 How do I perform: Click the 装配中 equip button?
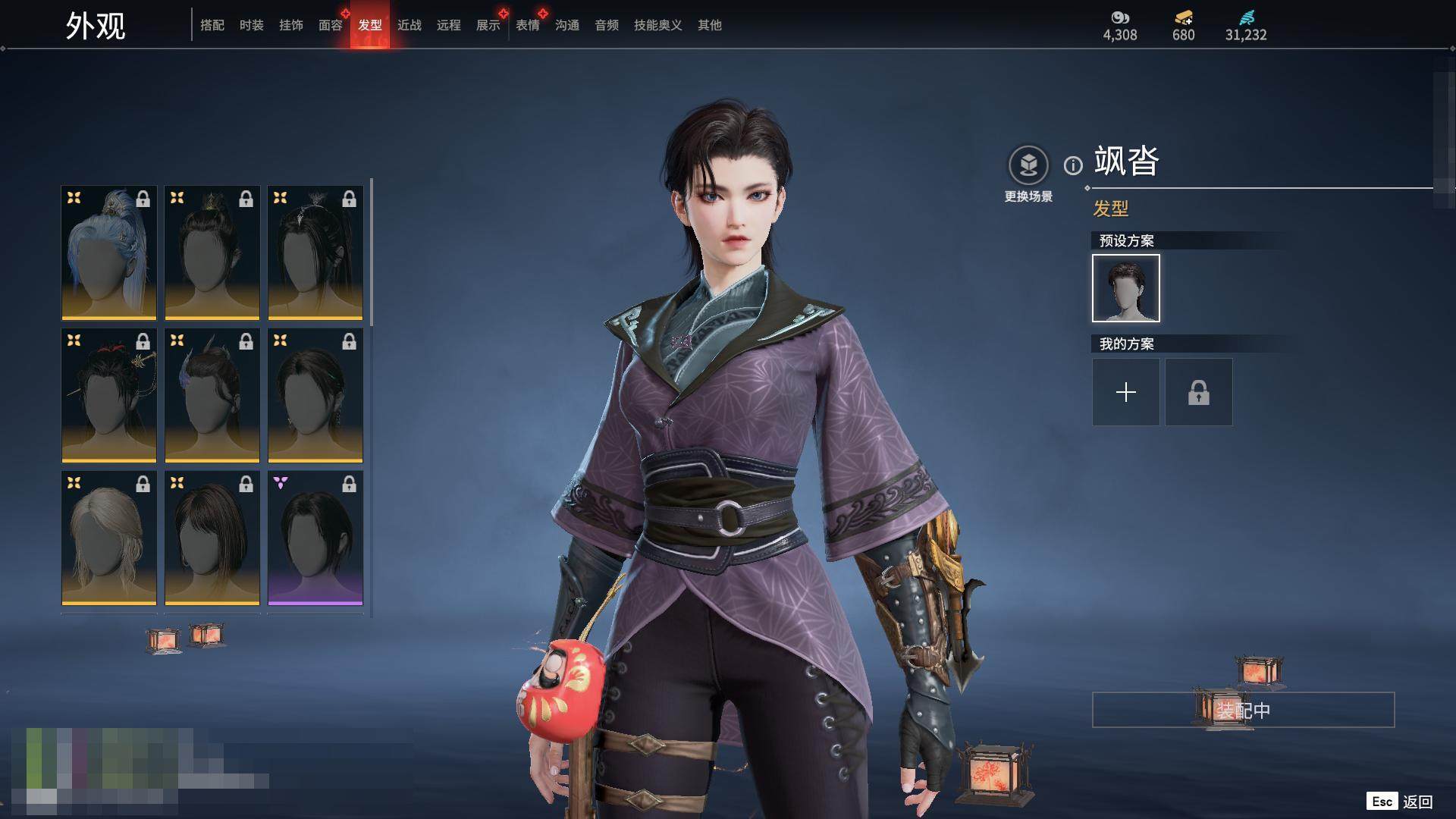tap(1243, 710)
